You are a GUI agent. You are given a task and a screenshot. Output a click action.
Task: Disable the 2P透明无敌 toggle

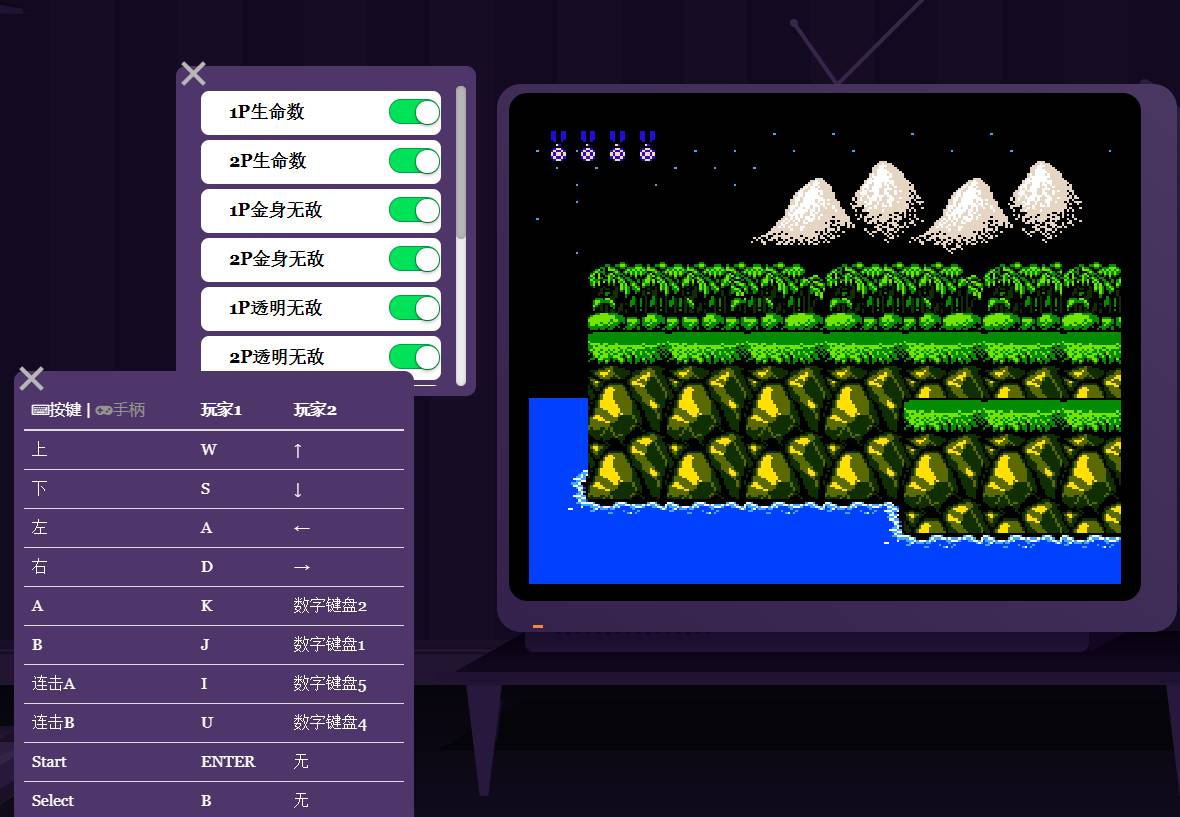[x=414, y=357]
